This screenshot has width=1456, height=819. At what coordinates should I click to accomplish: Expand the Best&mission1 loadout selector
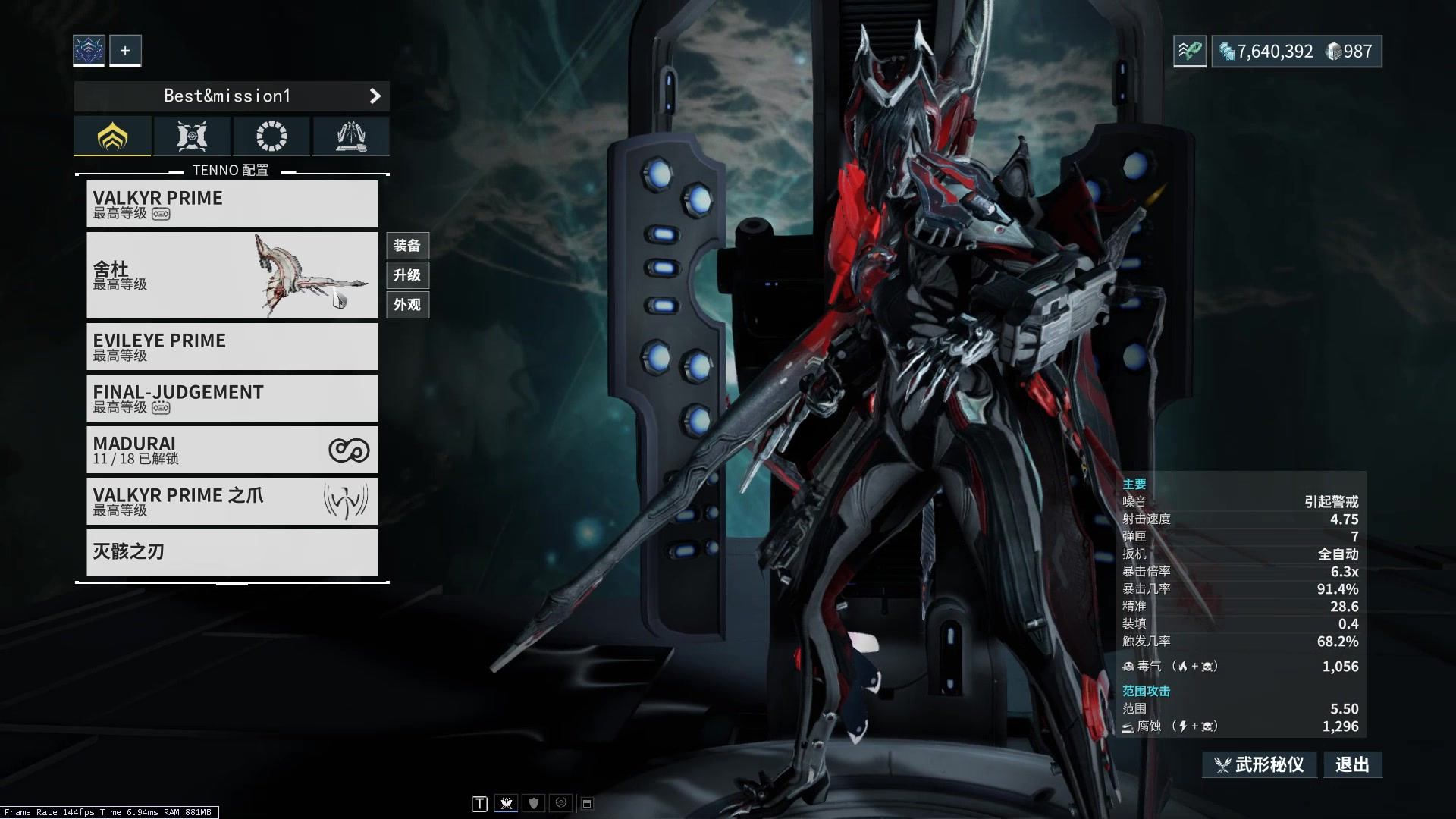tap(232, 96)
